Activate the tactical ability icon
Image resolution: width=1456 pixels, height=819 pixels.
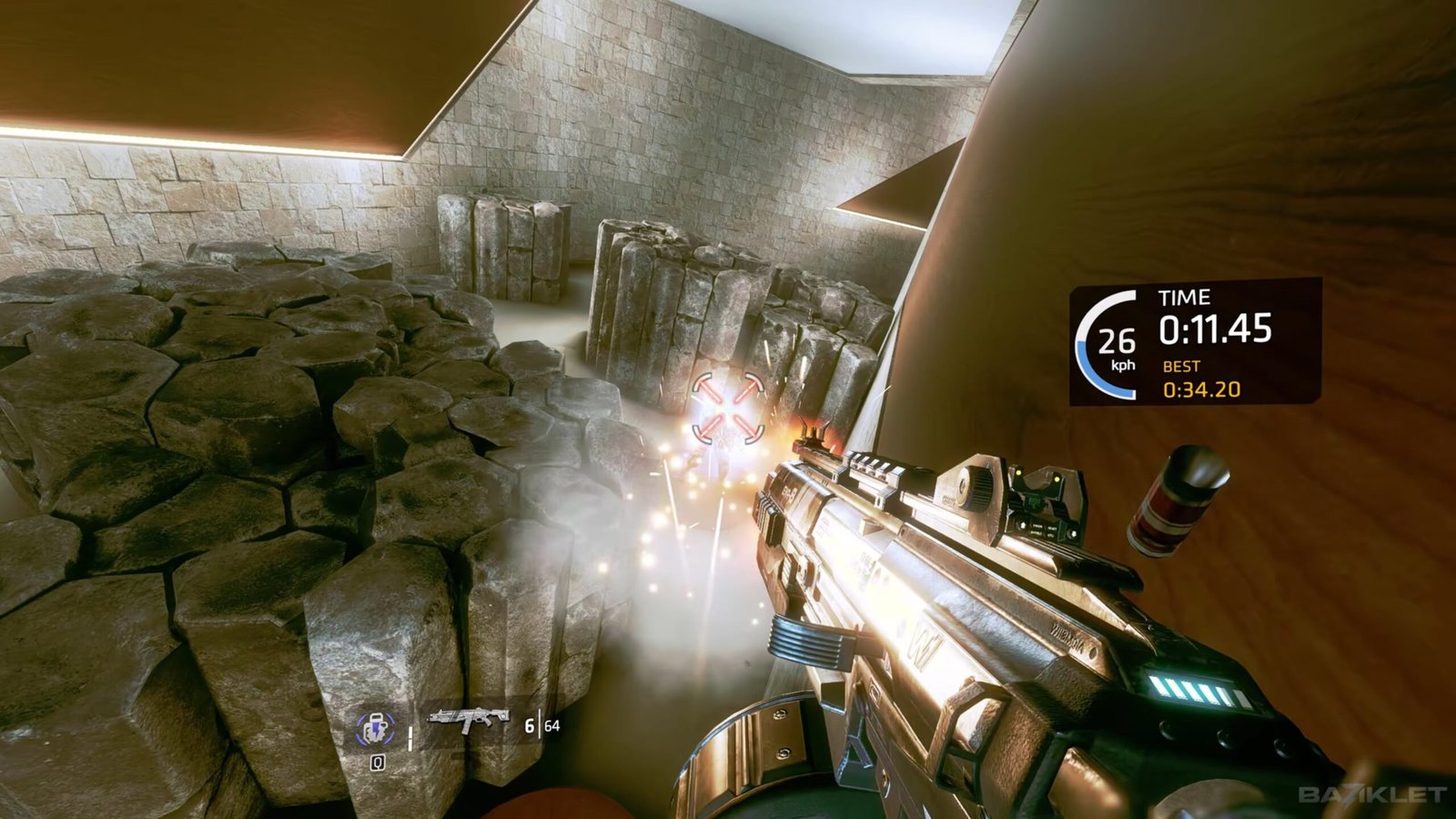click(376, 728)
